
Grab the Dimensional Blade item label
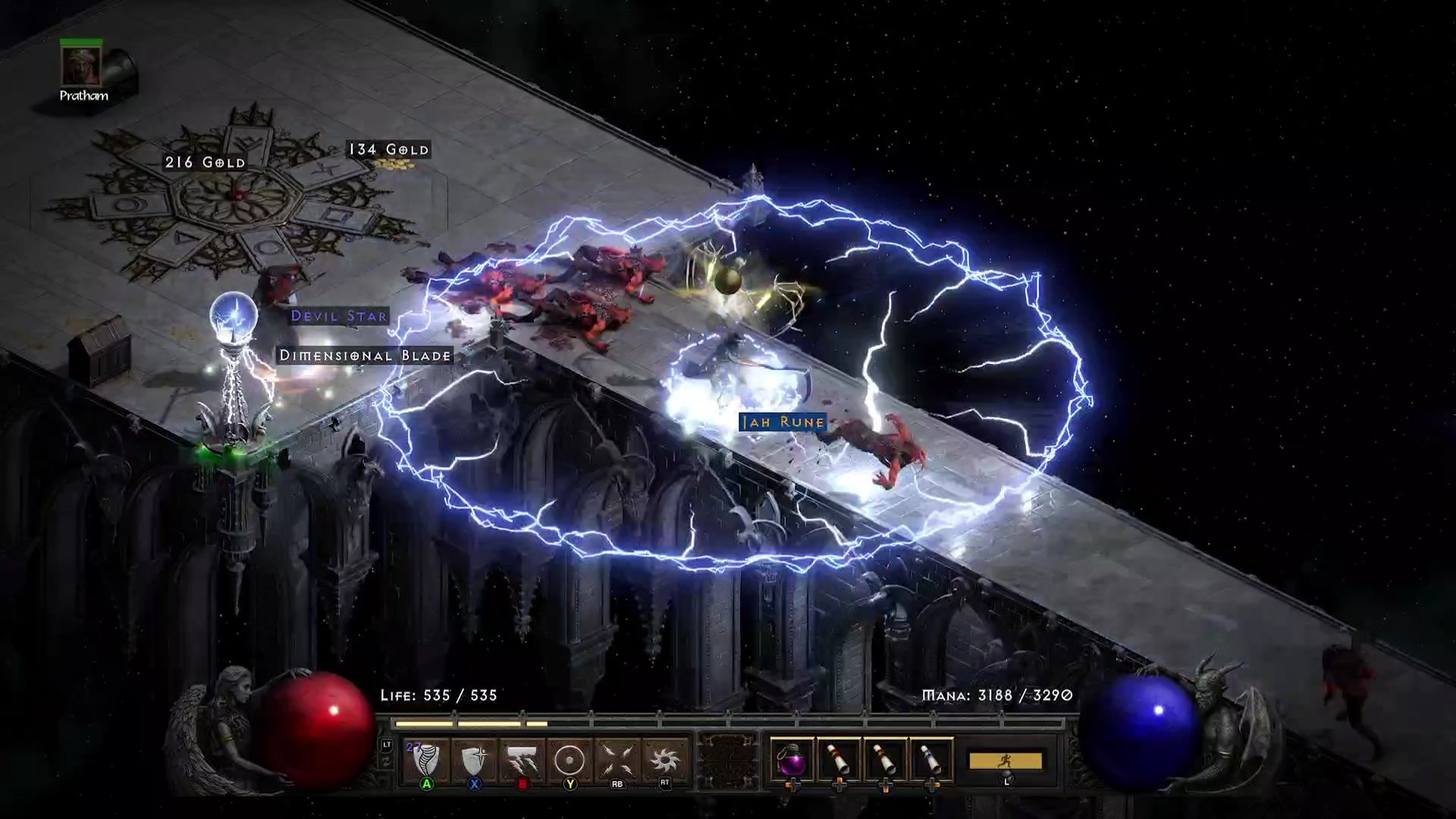tap(365, 356)
